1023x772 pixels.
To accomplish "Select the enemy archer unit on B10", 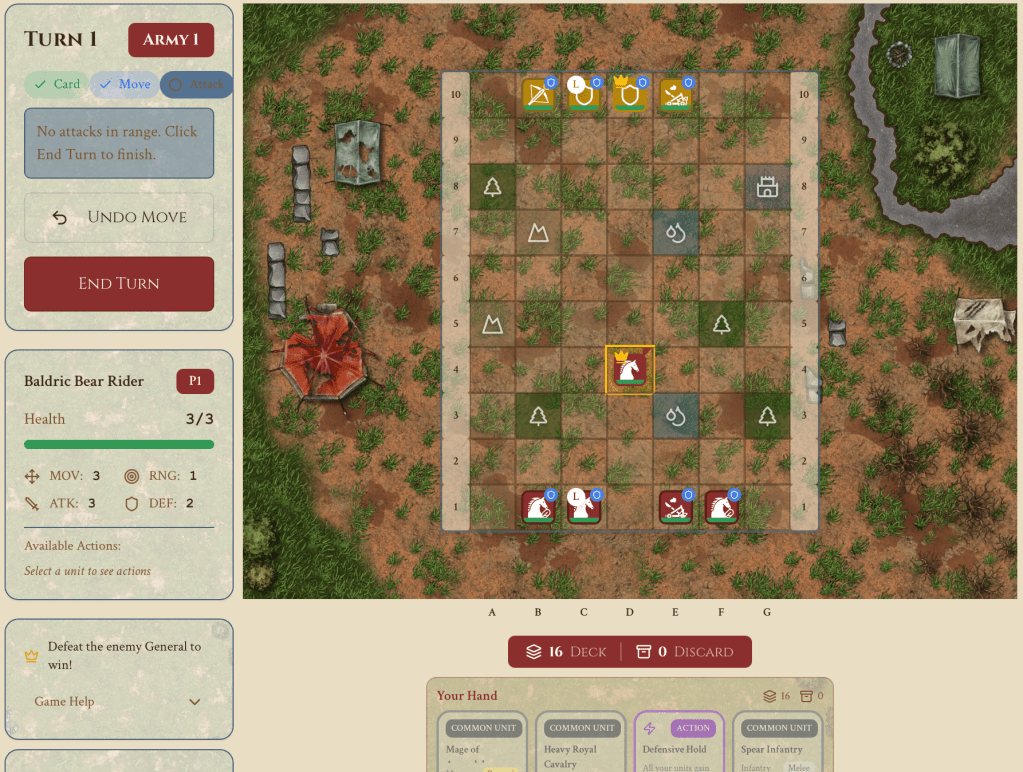I will (x=538, y=95).
